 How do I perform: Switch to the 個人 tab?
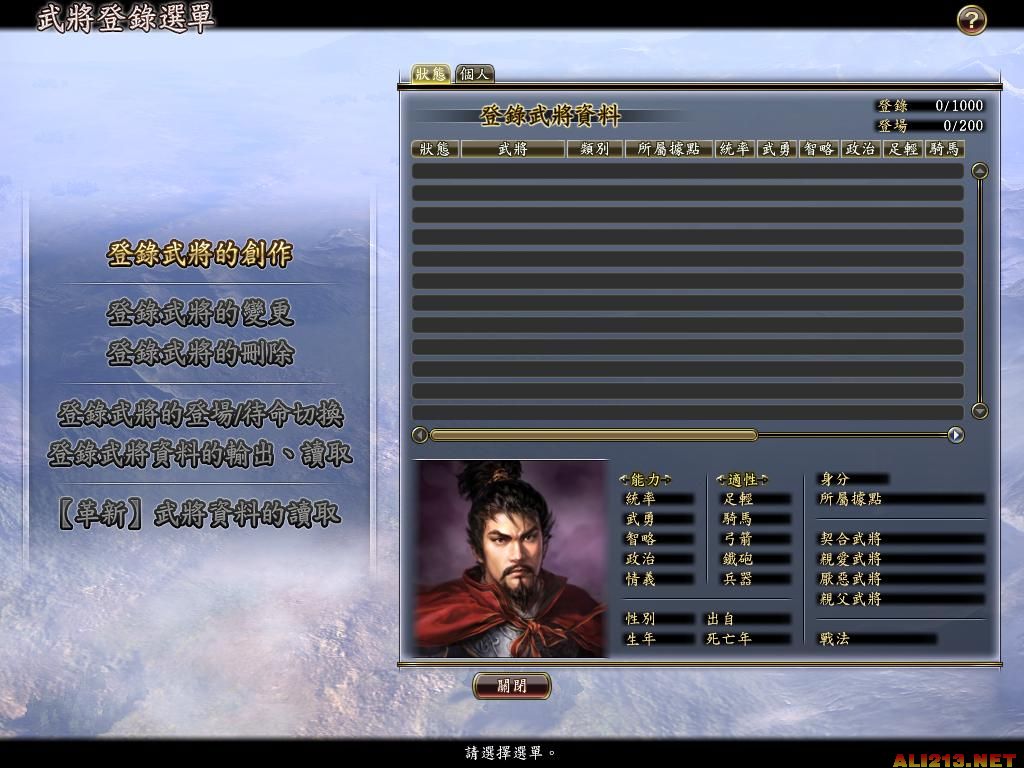tap(474, 74)
